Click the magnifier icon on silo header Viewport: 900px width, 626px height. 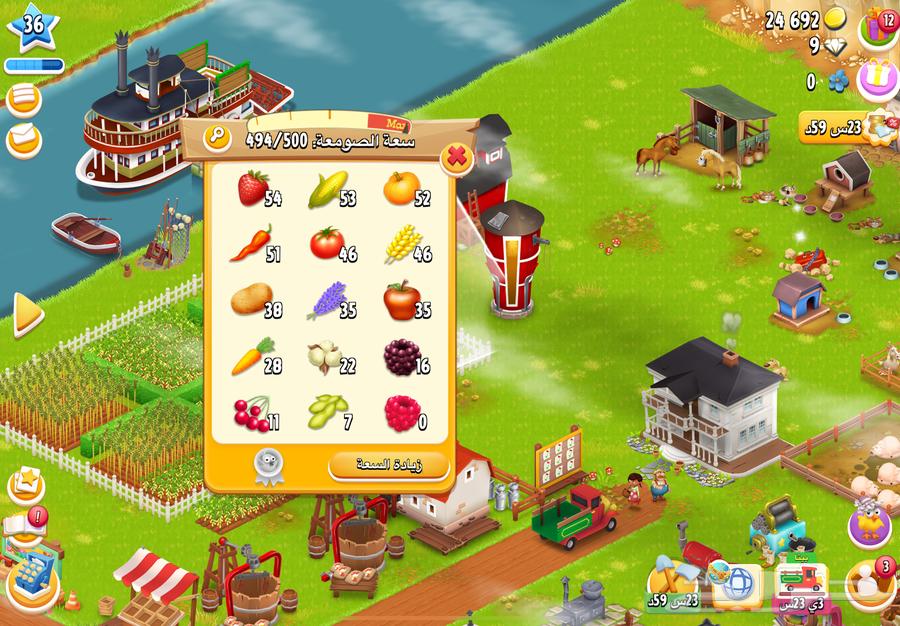tap(216, 138)
